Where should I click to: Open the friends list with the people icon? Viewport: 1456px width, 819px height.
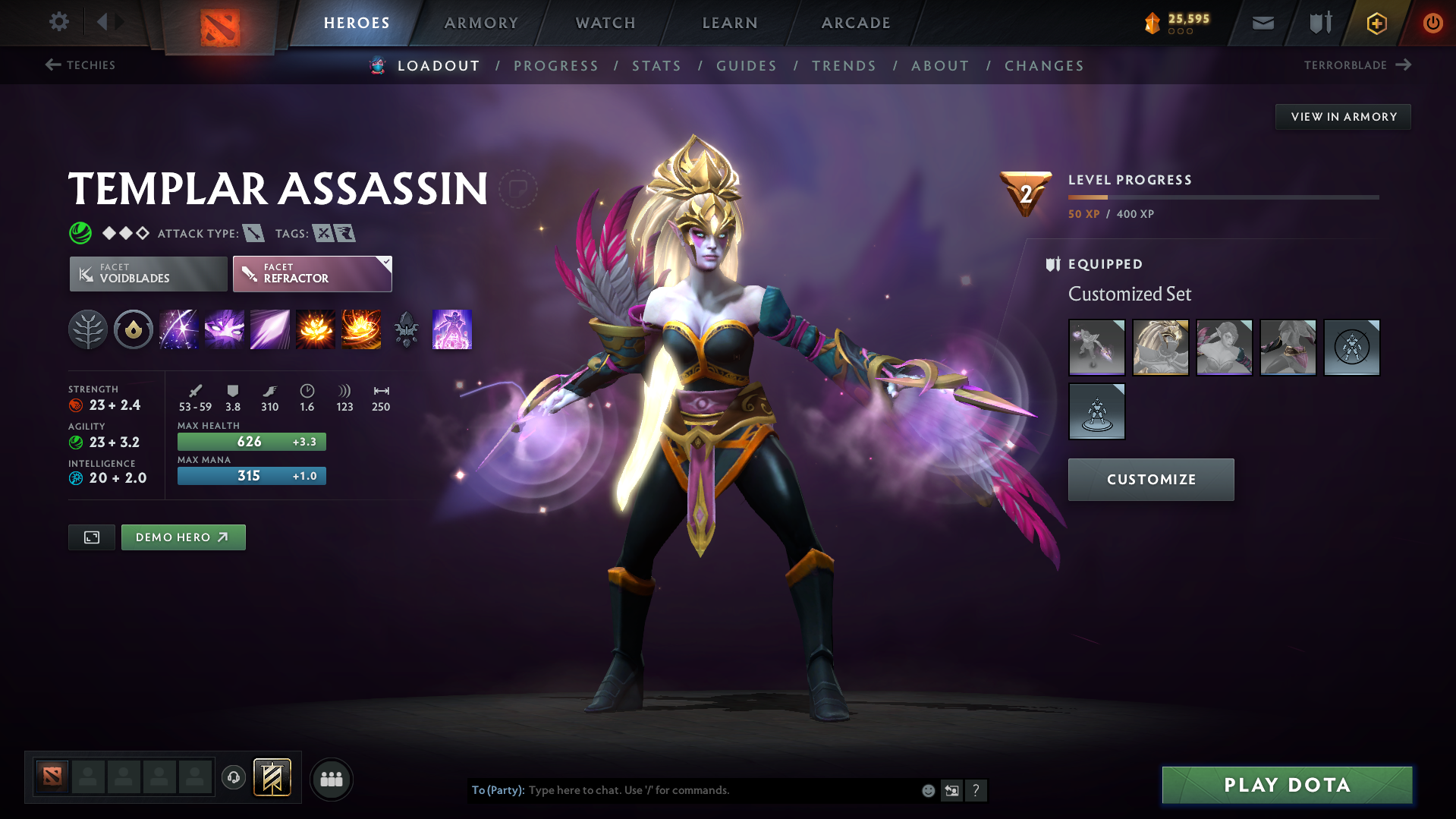tap(331, 779)
